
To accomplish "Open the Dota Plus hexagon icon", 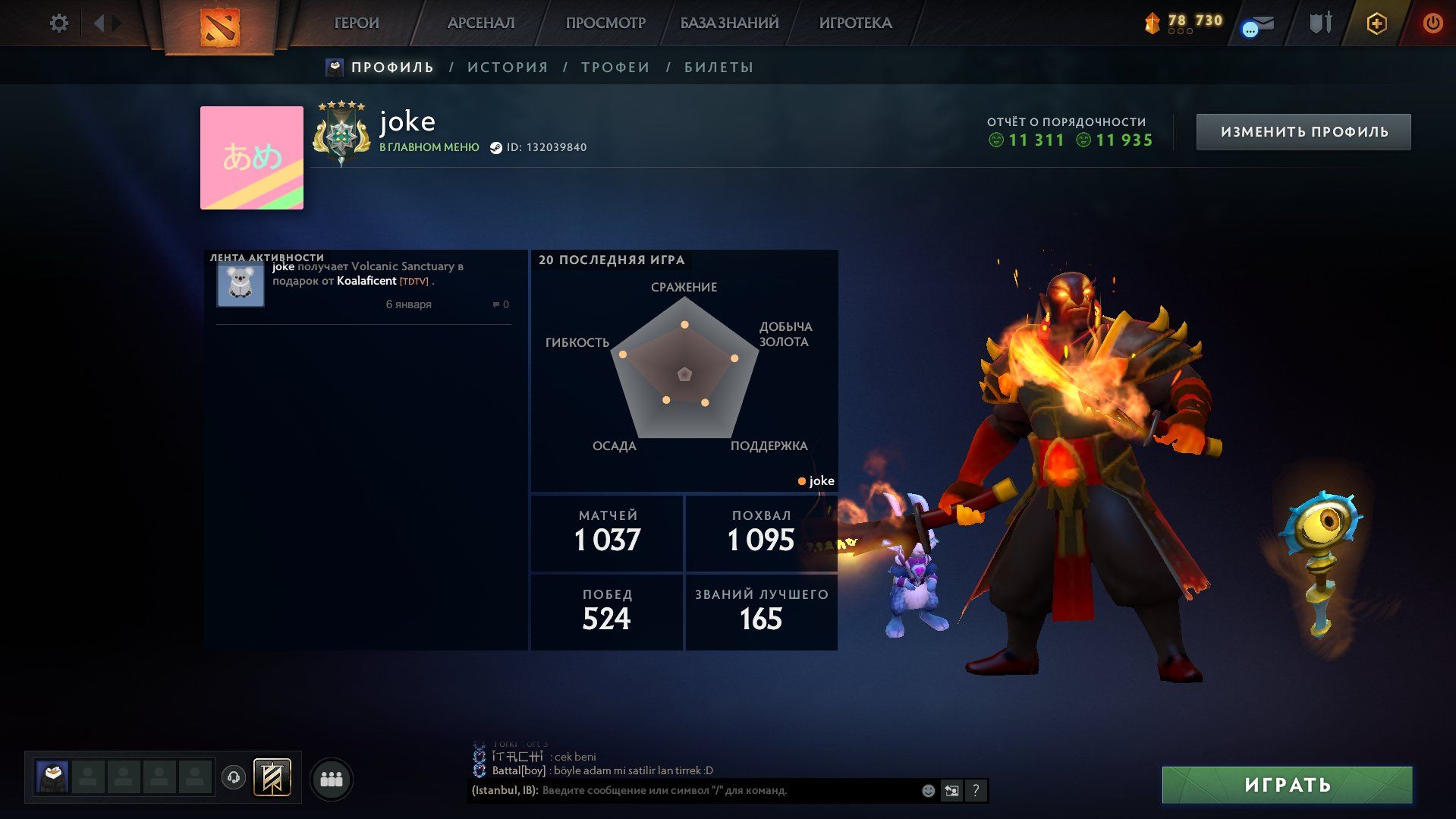I will 1376,24.
